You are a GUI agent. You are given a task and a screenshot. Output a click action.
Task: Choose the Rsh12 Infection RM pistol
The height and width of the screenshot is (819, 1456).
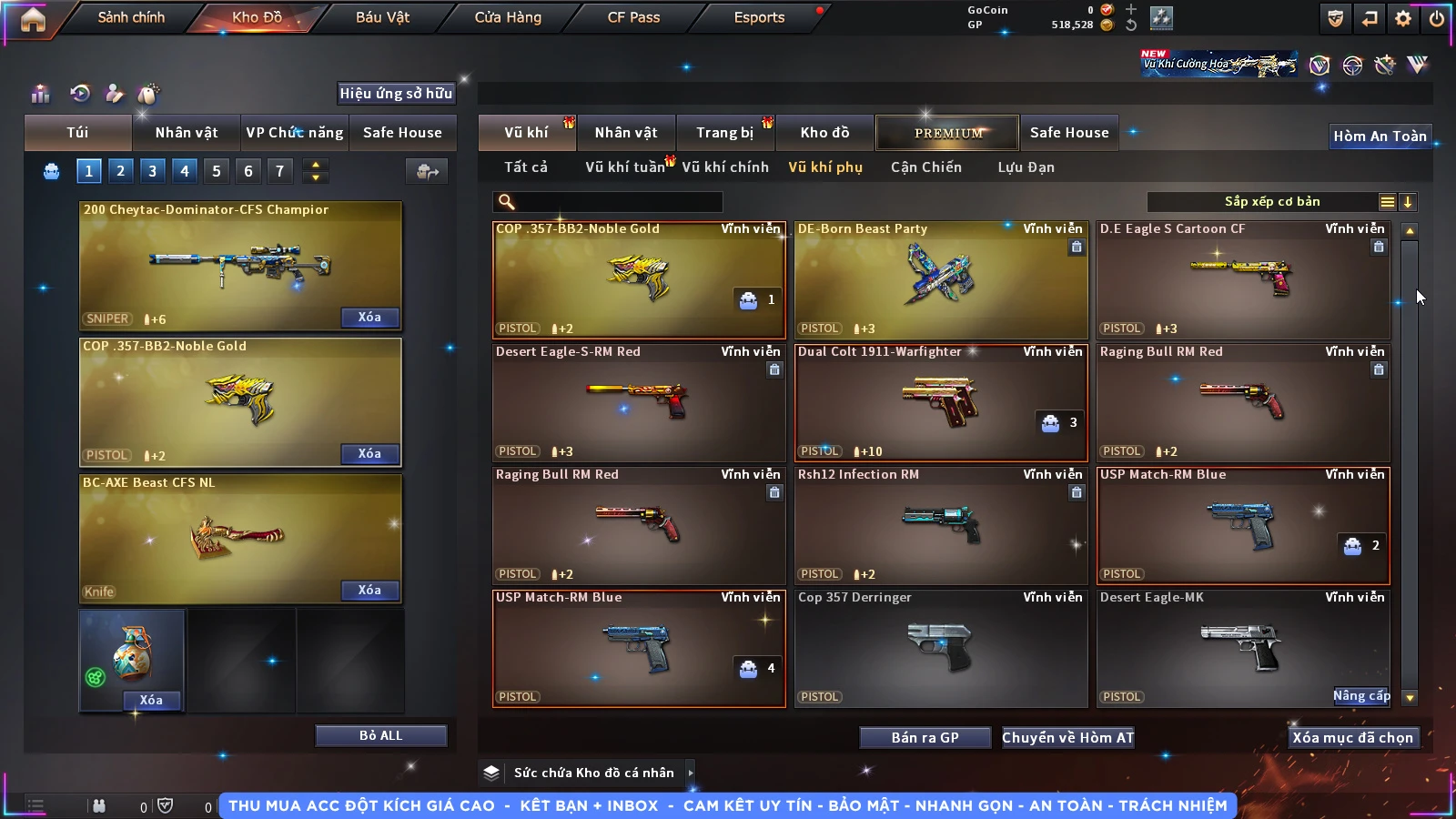pyautogui.click(x=941, y=525)
